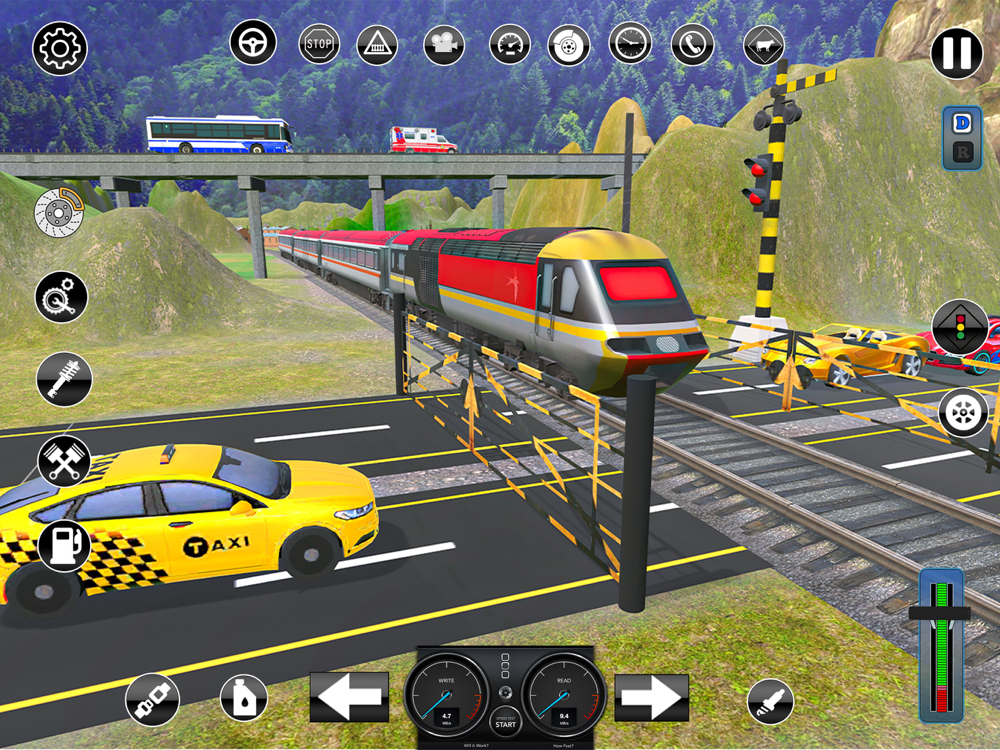Select the cattle crossing sign icon

point(764,45)
